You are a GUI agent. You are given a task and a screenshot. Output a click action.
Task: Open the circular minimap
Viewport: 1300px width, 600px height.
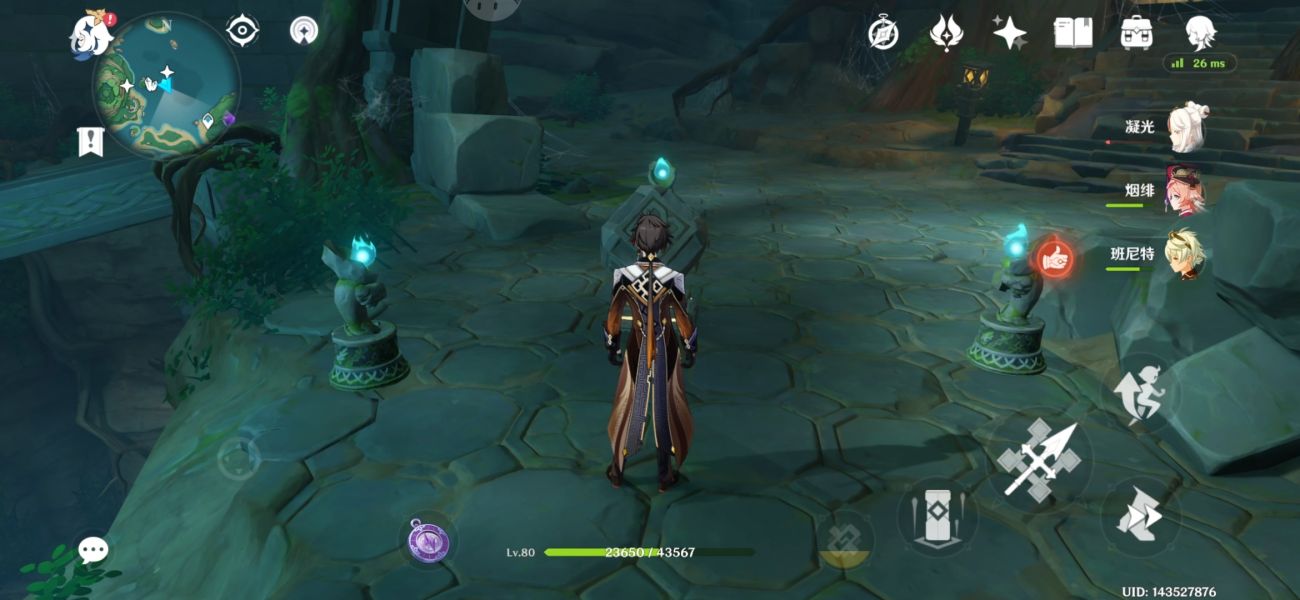coord(166,86)
